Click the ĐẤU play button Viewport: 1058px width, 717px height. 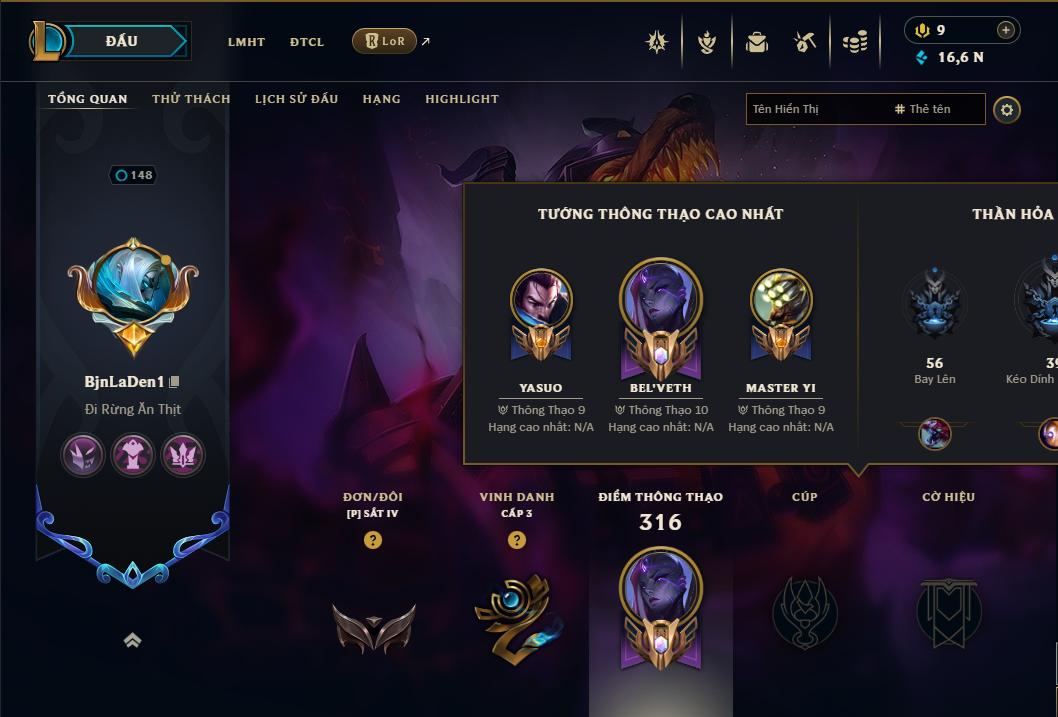(121, 41)
